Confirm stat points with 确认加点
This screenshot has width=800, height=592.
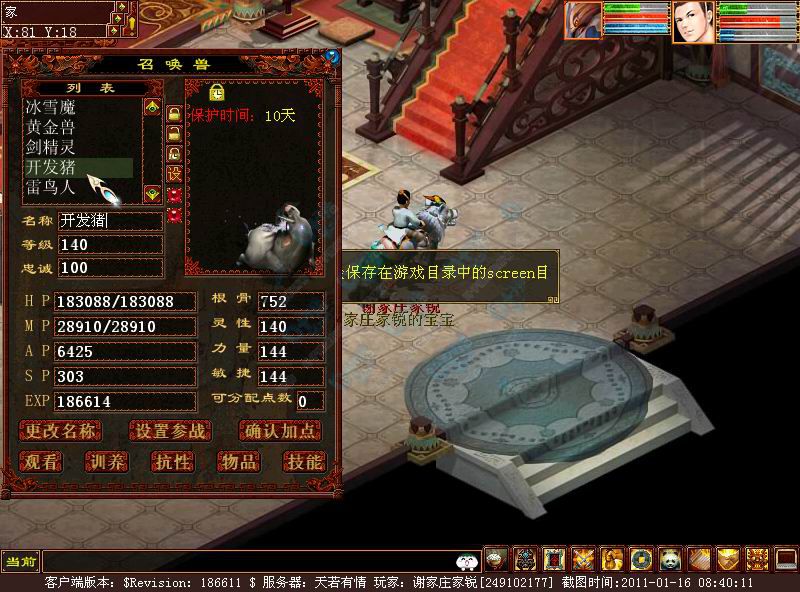click(x=281, y=431)
